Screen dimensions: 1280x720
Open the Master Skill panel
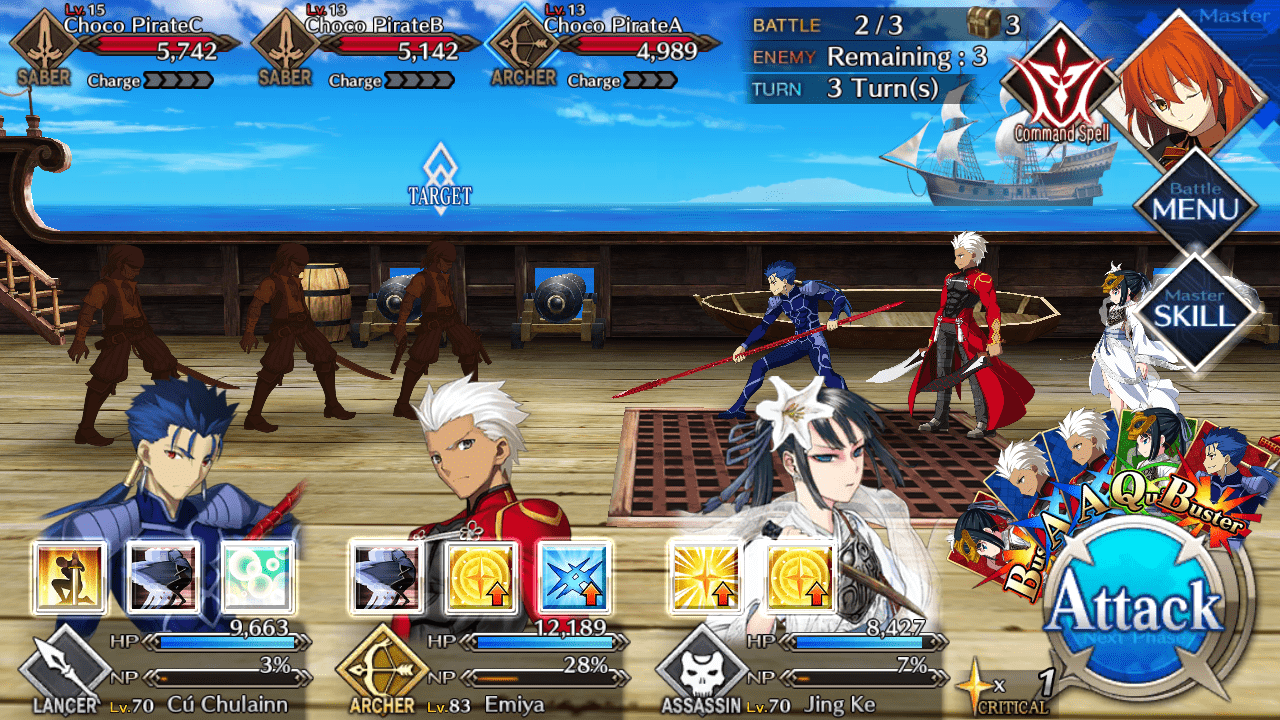click(1195, 310)
